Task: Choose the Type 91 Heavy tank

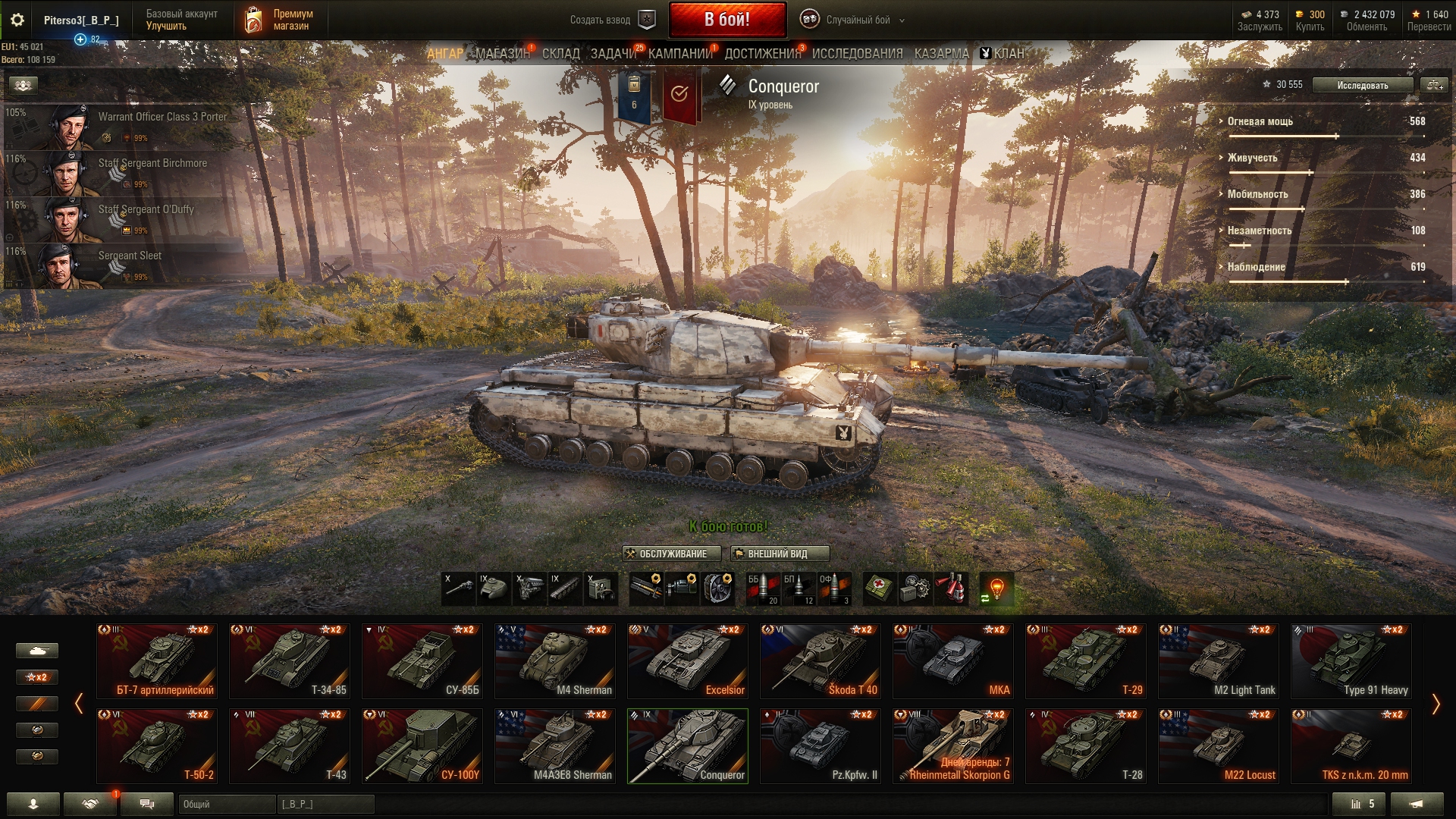Action: pos(1351,661)
